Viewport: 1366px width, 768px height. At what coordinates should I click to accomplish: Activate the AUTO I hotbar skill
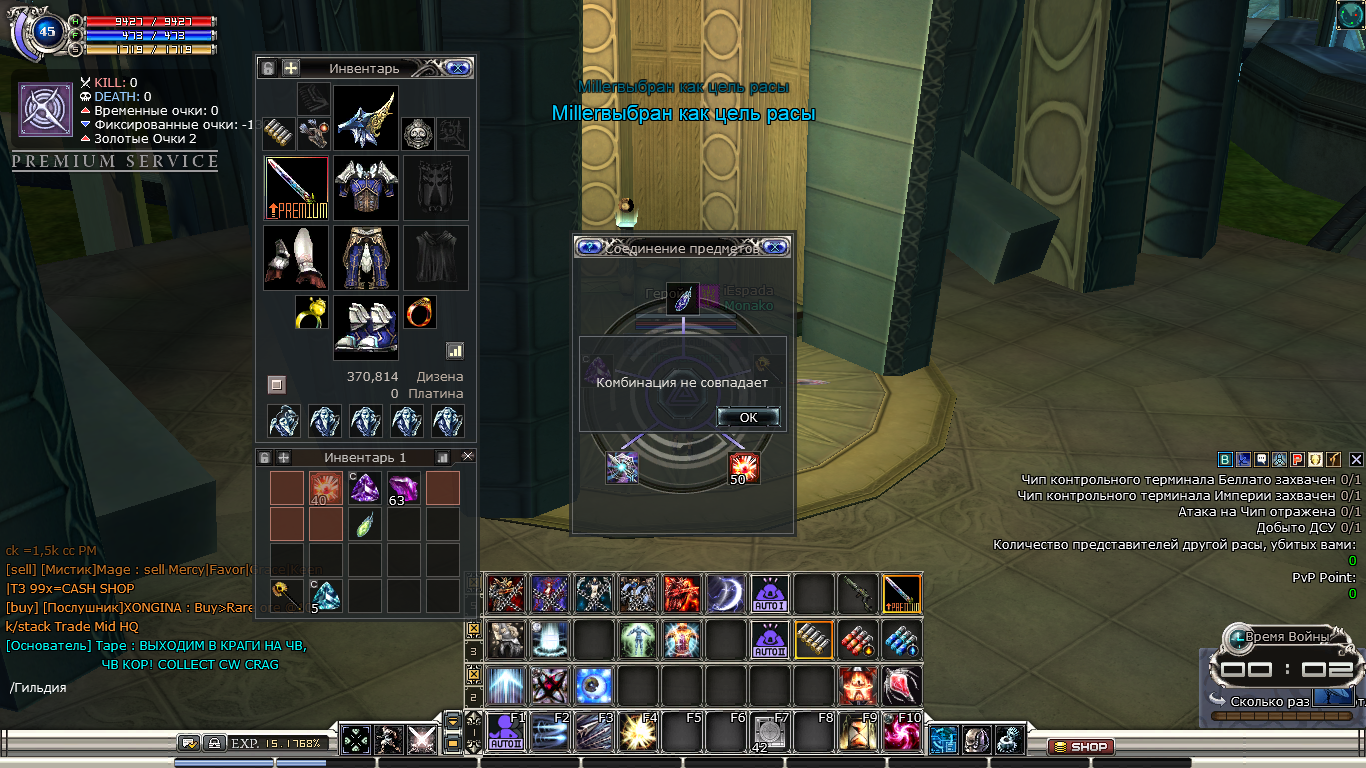pos(770,594)
